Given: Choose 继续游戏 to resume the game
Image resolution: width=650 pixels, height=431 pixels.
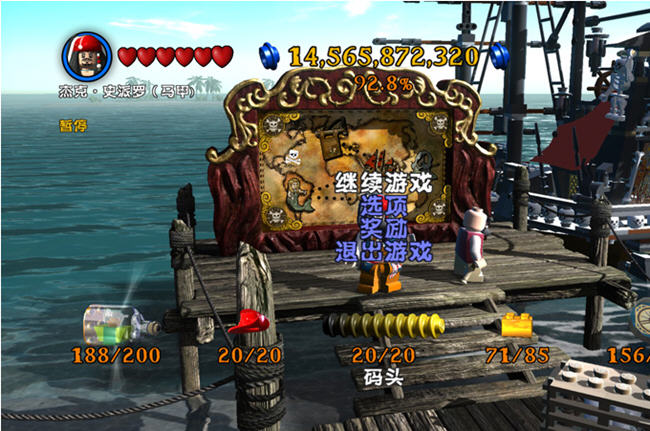Looking at the screenshot, I should tap(384, 183).
